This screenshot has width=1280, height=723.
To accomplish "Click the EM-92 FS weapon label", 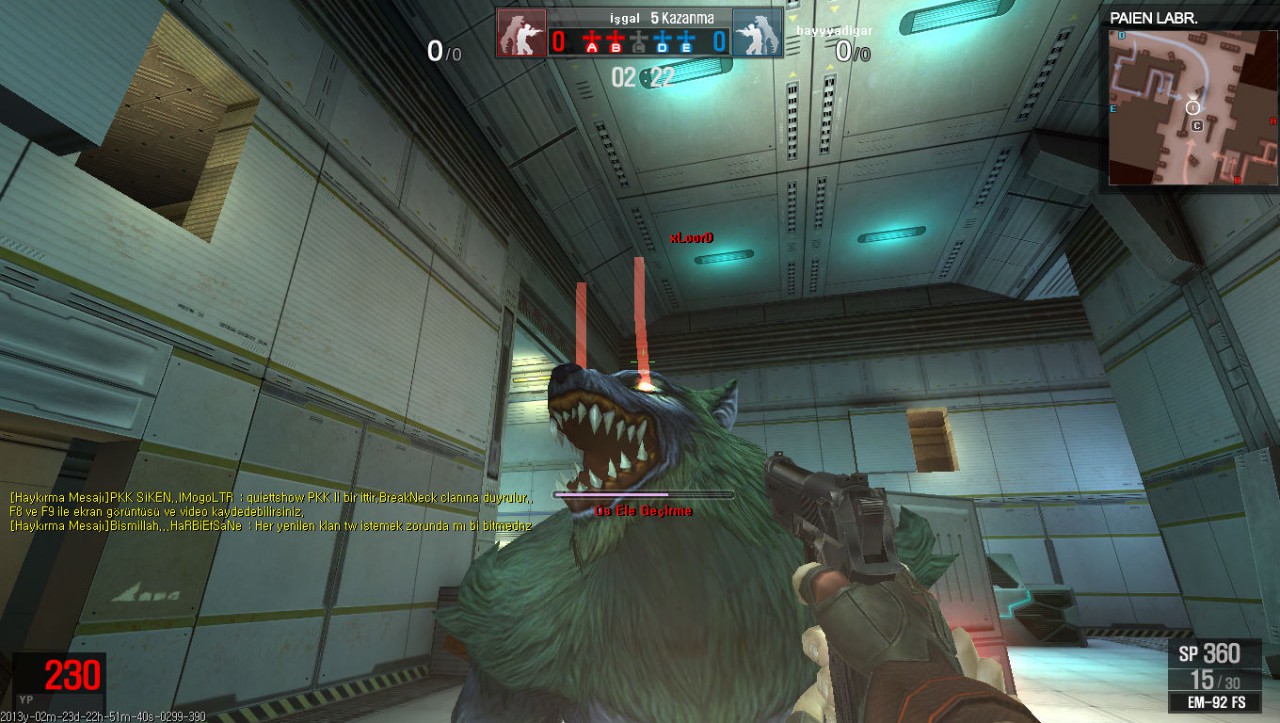I will pos(1217,702).
